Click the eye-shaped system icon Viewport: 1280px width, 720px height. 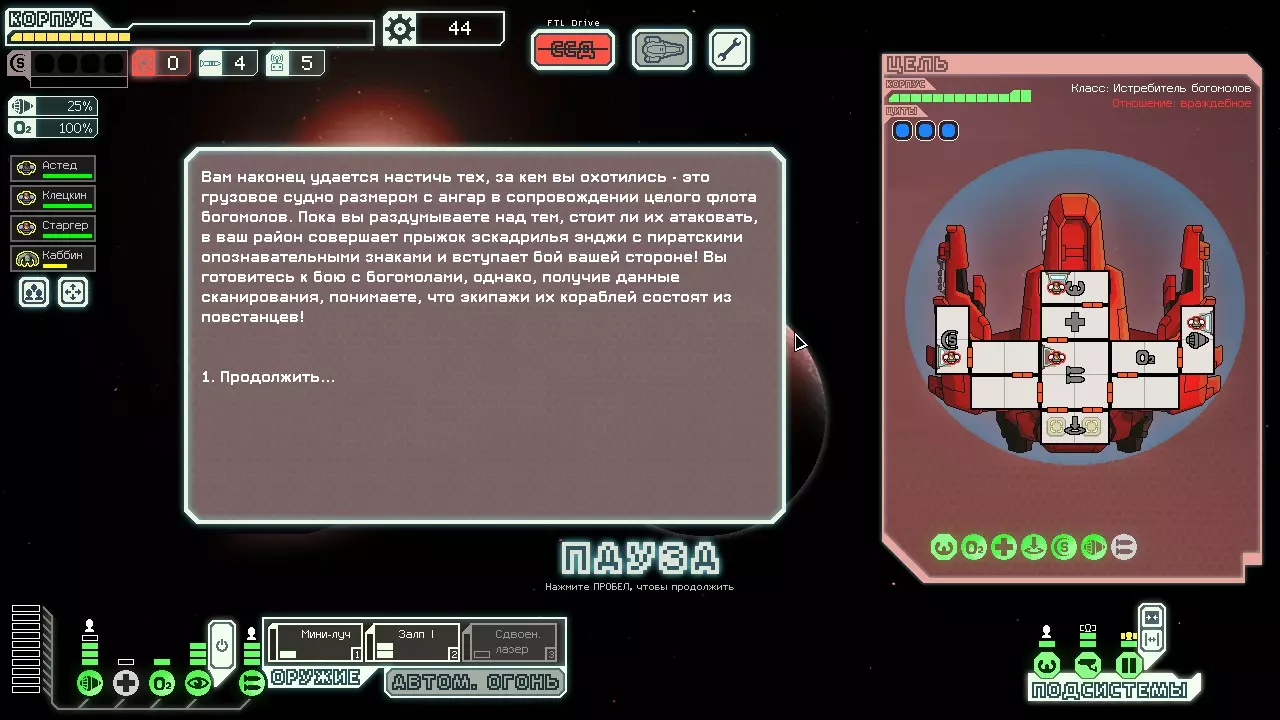tap(198, 683)
